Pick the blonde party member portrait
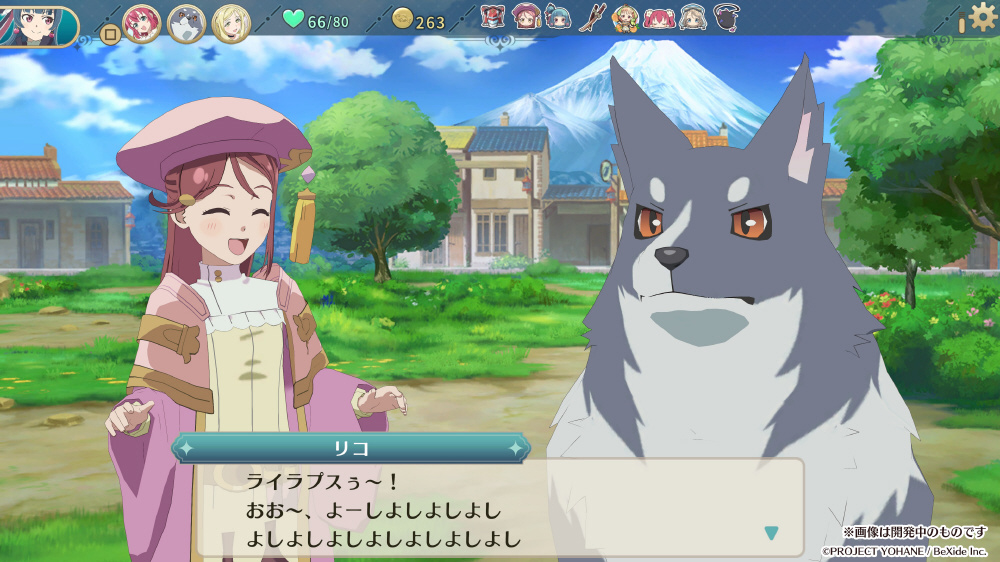The height and width of the screenshot is (562, 1000). (231, 23)
